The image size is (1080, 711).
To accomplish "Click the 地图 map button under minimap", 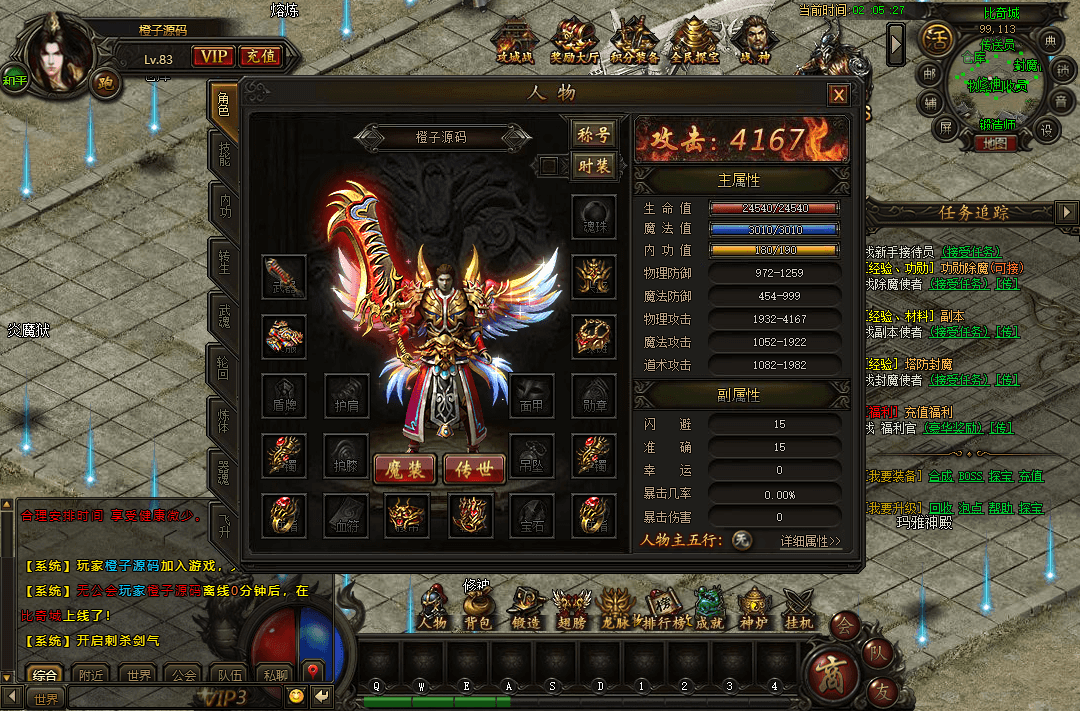I will 995,143.
